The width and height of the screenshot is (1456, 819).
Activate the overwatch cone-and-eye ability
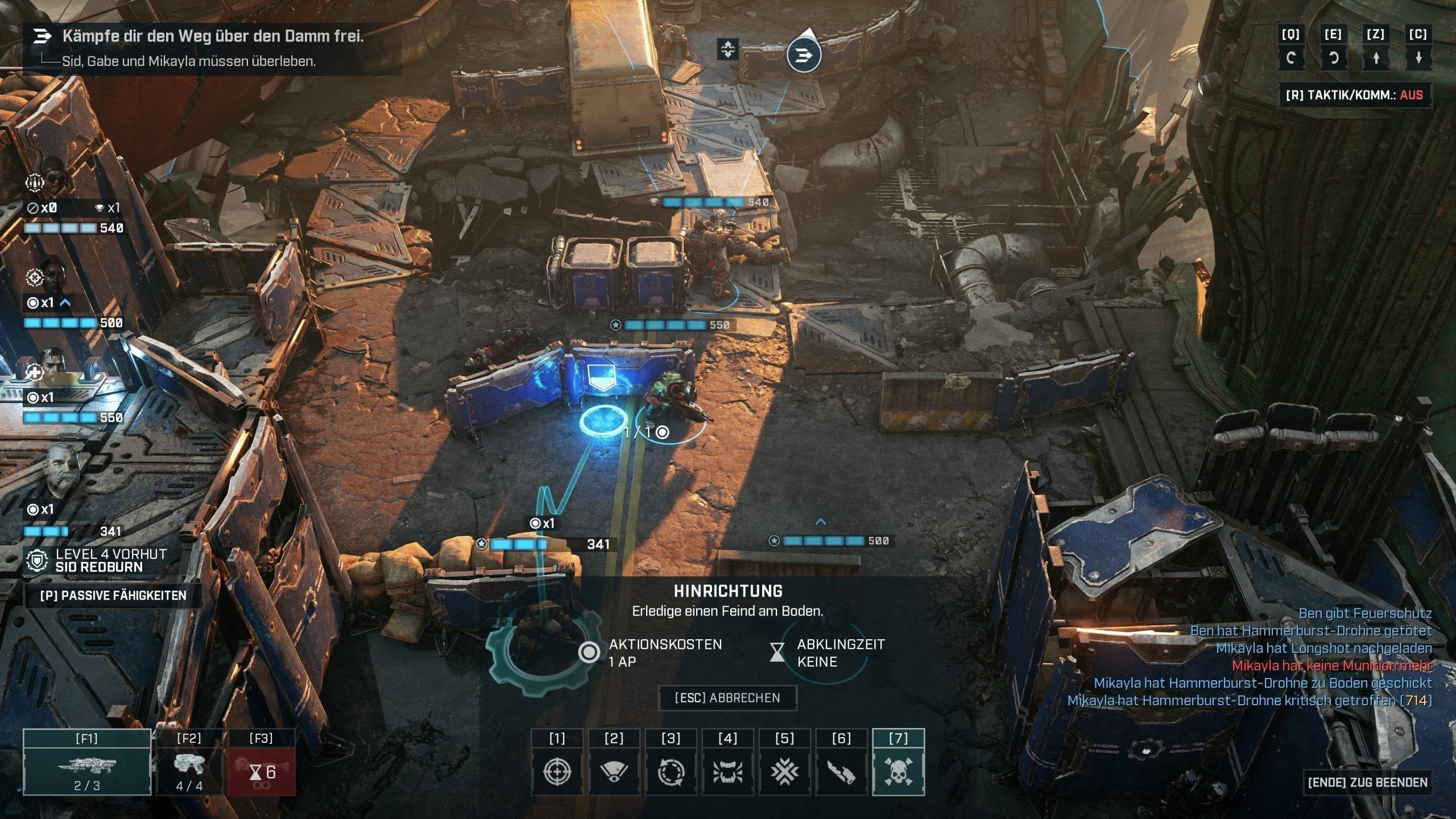pyautogui.click(x=614, y=771)
